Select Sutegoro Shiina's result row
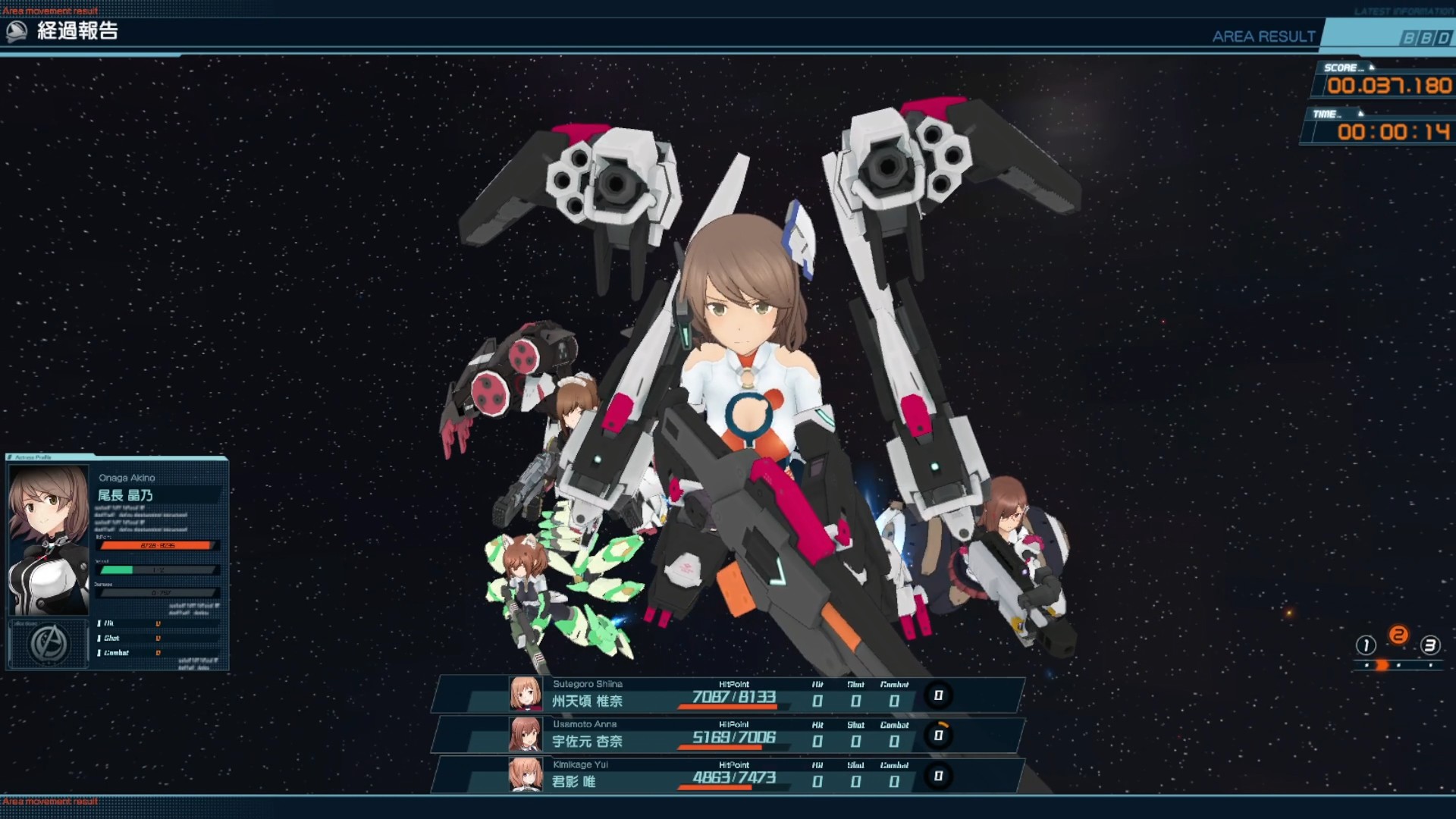Viewport: 1456px width, 819px height. (728, 695)
